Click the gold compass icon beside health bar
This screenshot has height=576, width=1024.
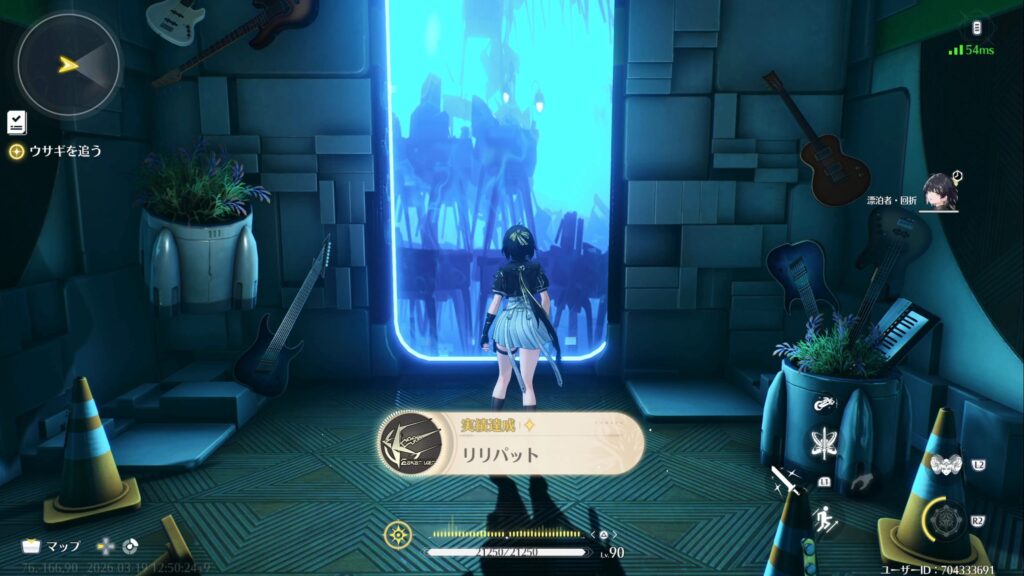[x=398, y=534]
